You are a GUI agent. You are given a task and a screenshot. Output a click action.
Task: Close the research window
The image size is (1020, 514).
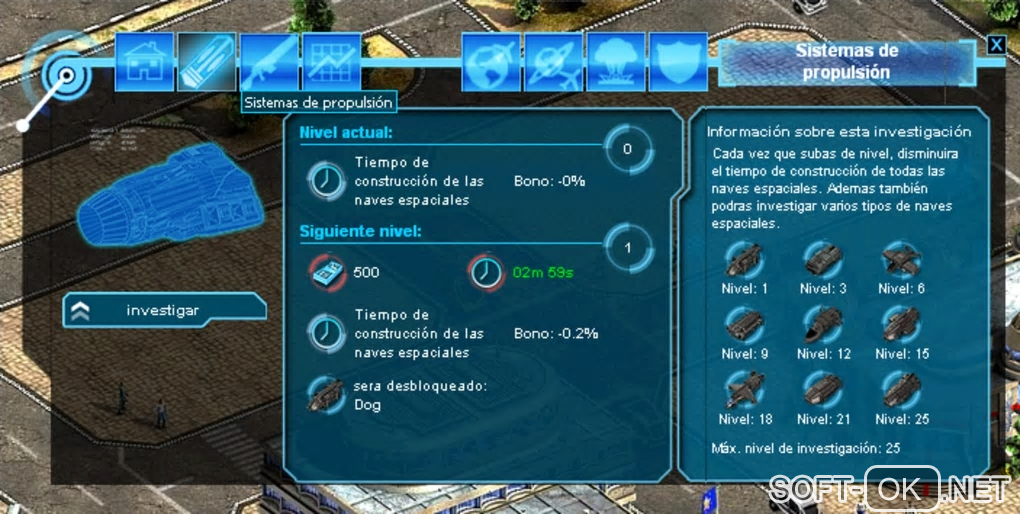pyautogui.click(x=995, y=44)
